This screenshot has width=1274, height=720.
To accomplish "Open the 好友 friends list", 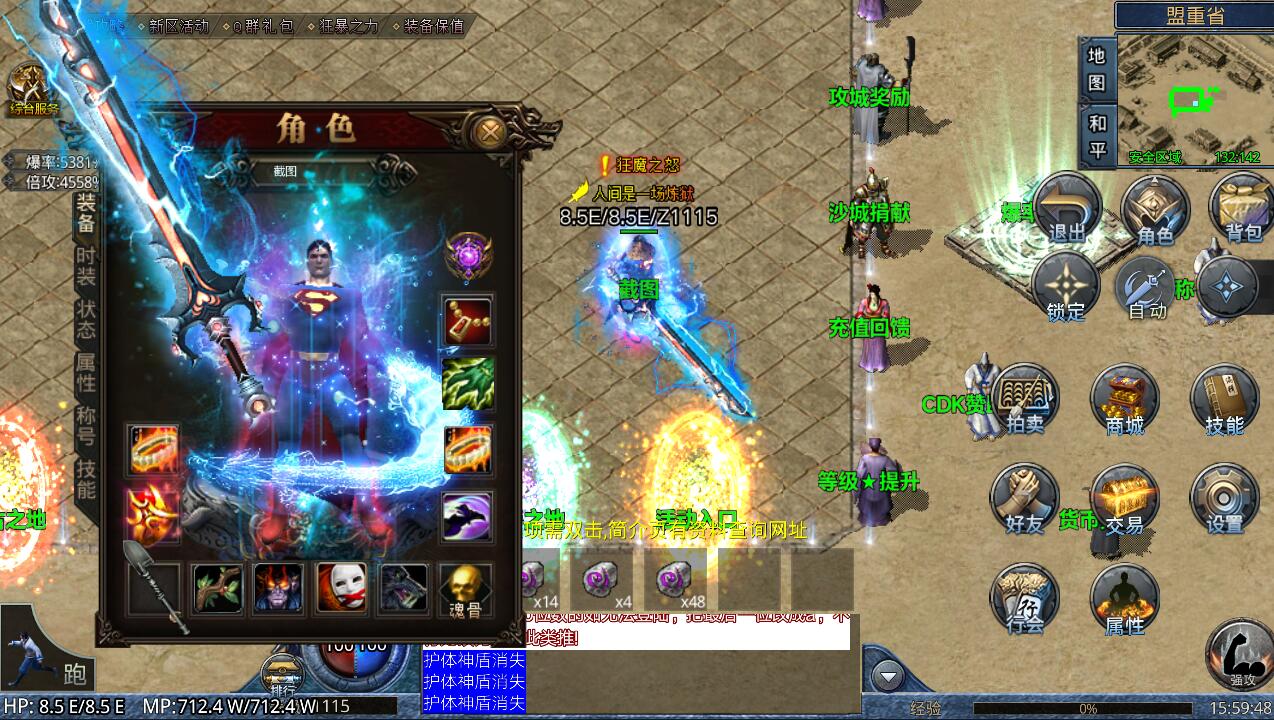I will [x=1025, y=498].
